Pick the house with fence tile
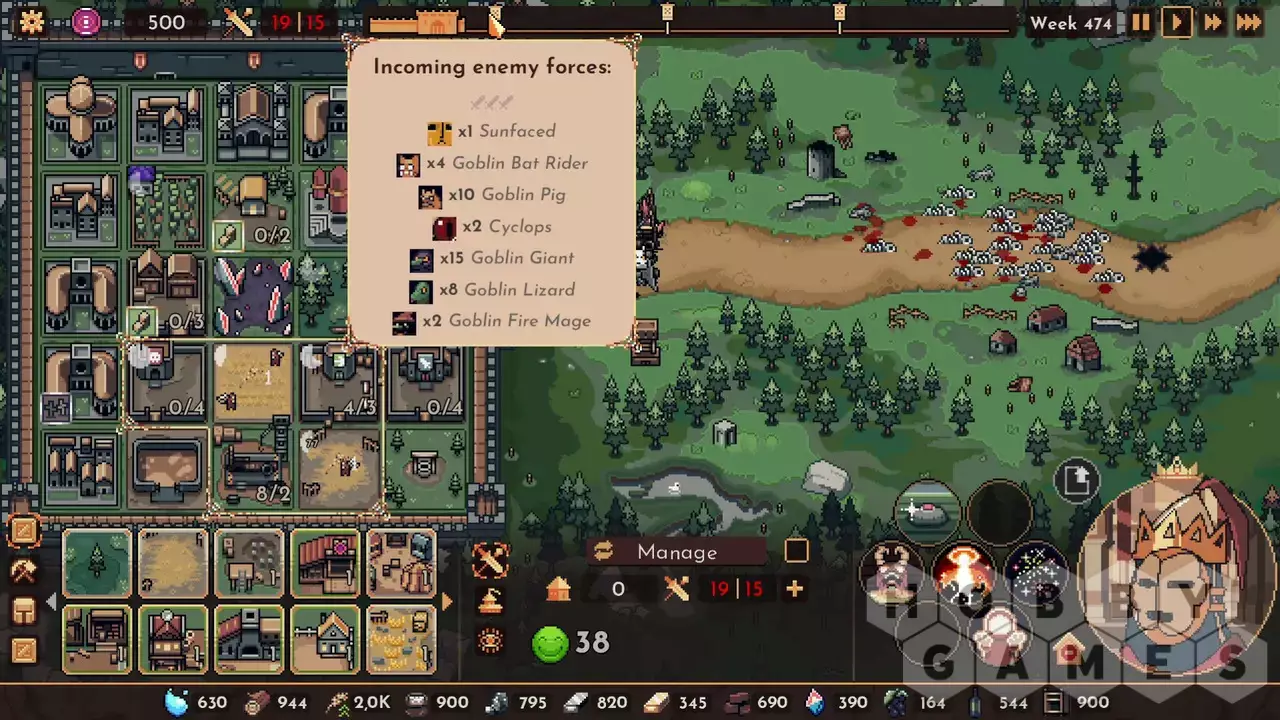This screenshot has height=720, width=1280. (325, 640)
